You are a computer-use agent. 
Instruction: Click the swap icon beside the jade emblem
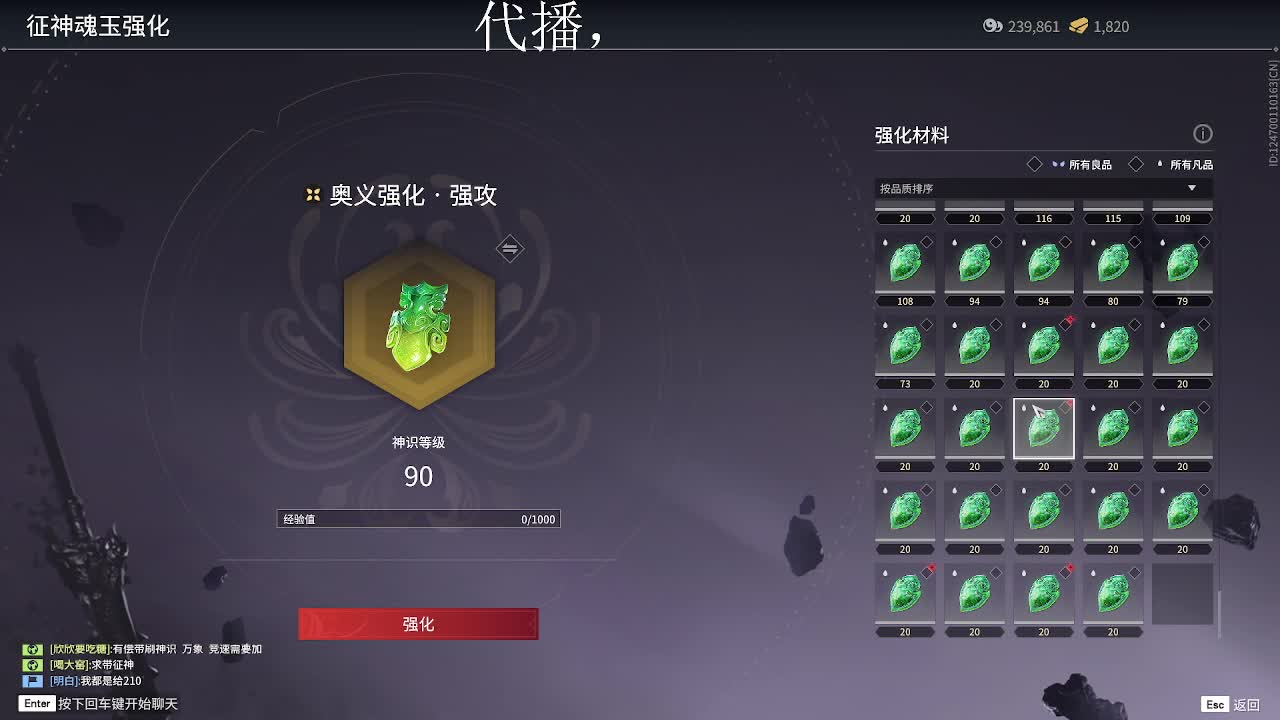click(509, 248)
